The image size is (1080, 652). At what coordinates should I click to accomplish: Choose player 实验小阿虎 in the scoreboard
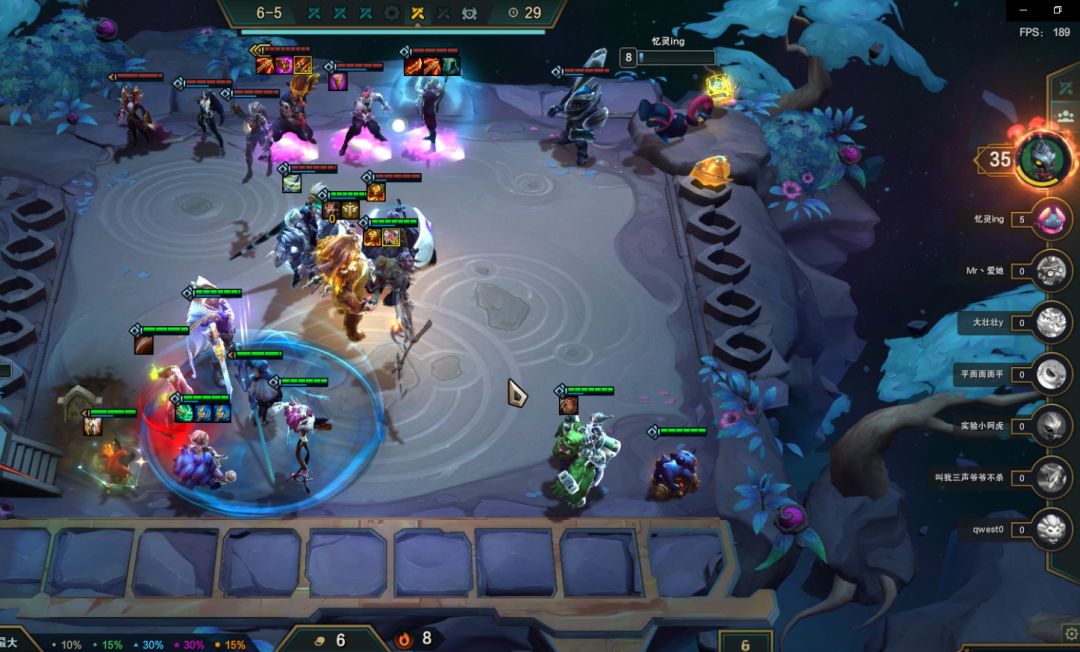(1050, 426)
